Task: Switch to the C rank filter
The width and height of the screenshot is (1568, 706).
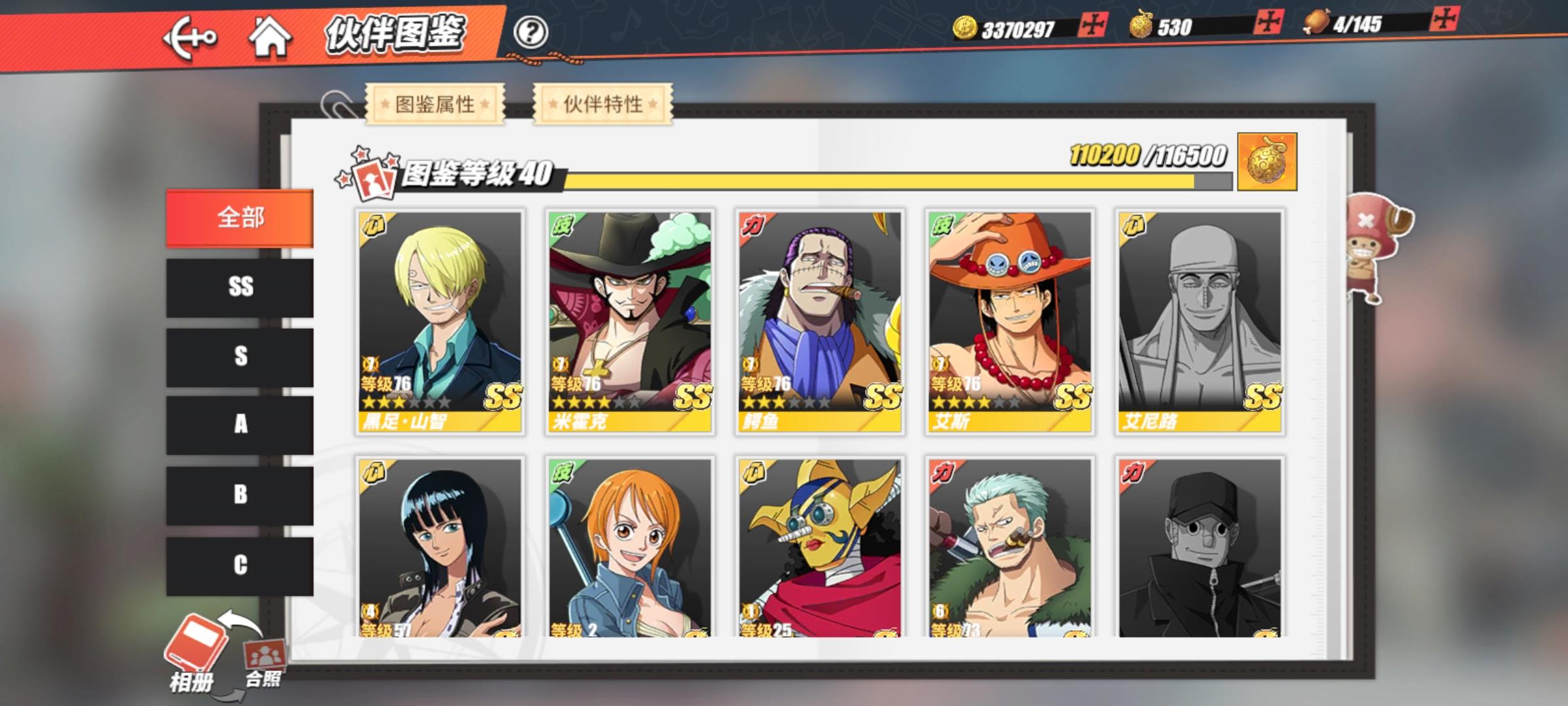Action: [x=240, y=565]
